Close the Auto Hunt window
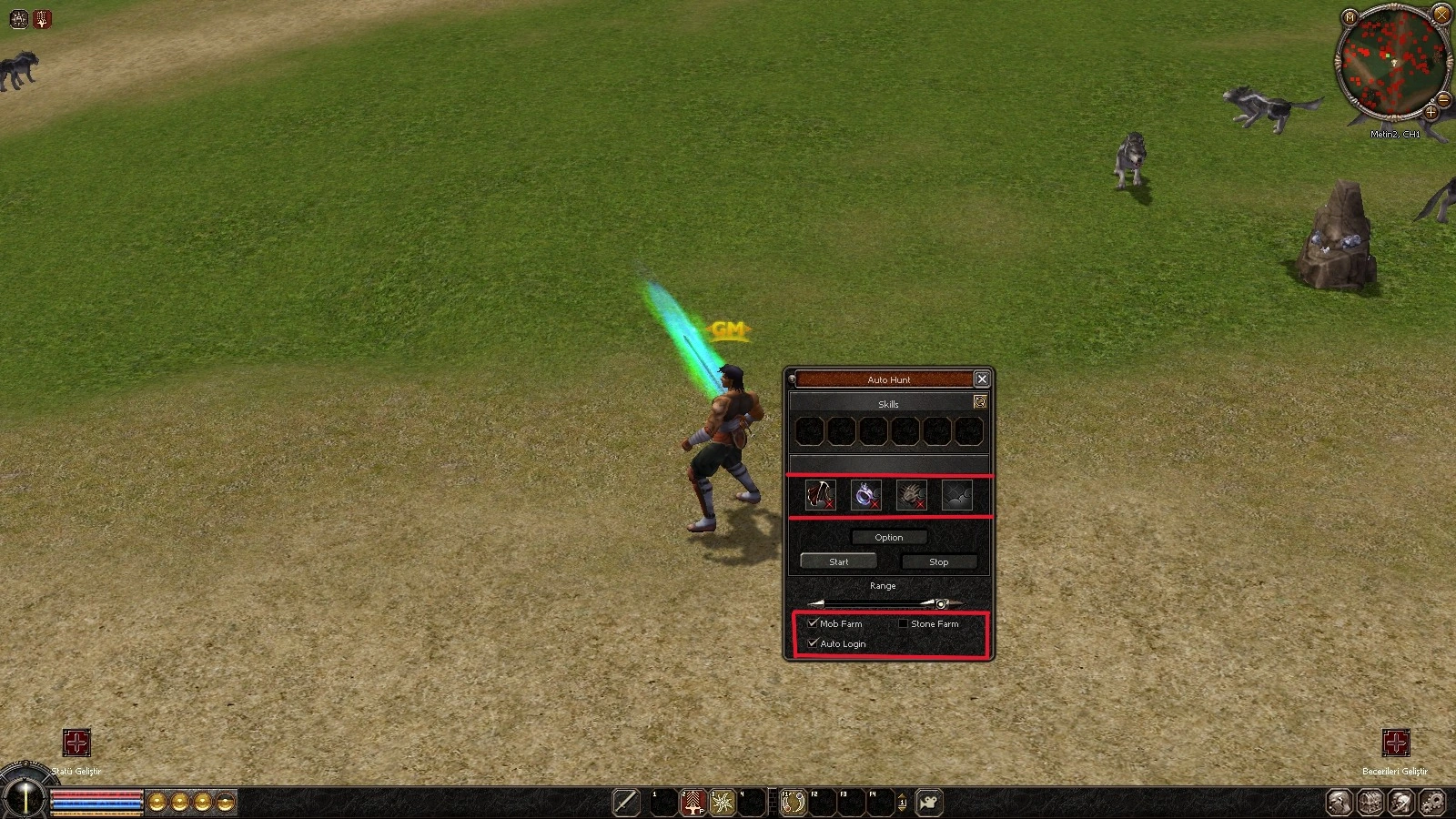 pyautogui.click(x=981, y=379)
